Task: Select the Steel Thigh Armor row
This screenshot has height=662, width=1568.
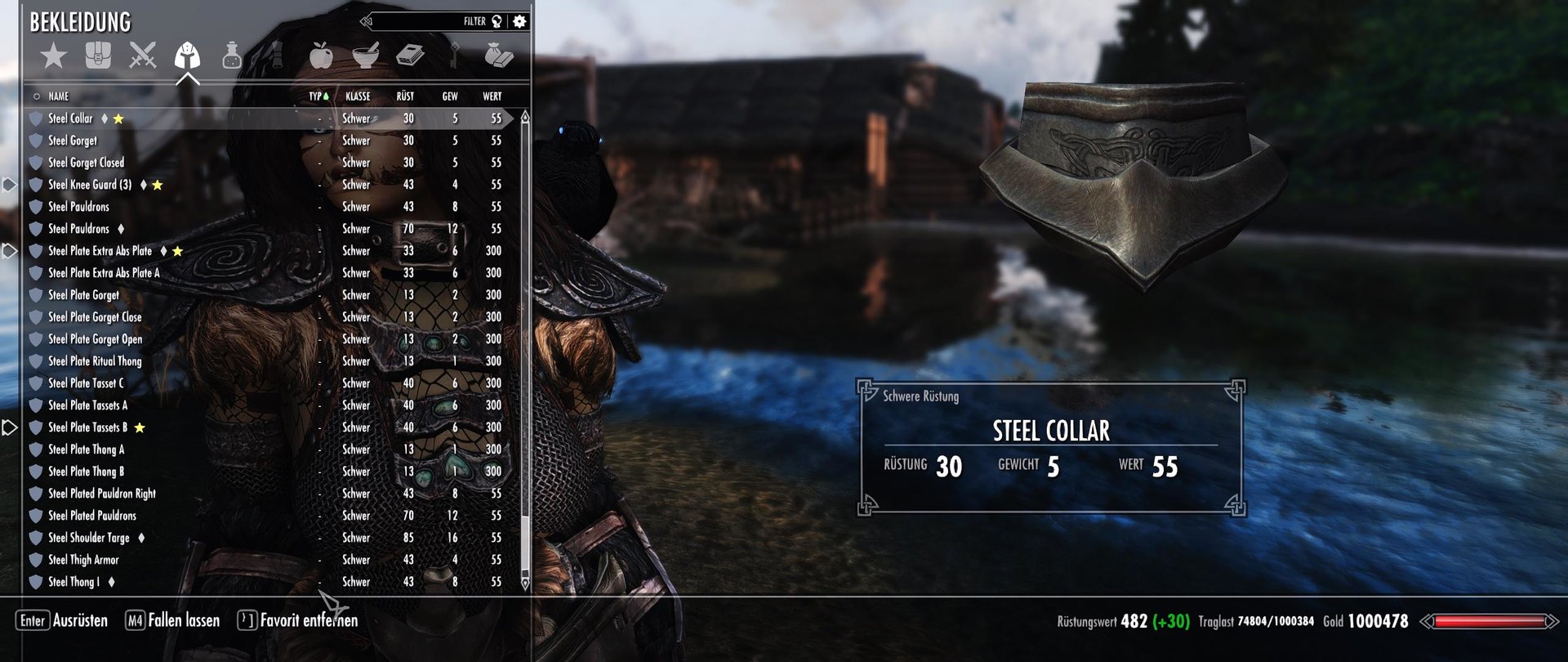Action: click(83, 560)
